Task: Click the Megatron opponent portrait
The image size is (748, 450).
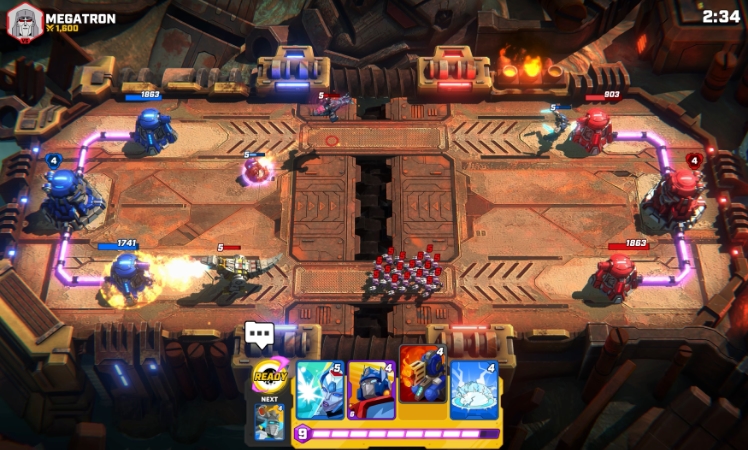Action: coord(25,22)
